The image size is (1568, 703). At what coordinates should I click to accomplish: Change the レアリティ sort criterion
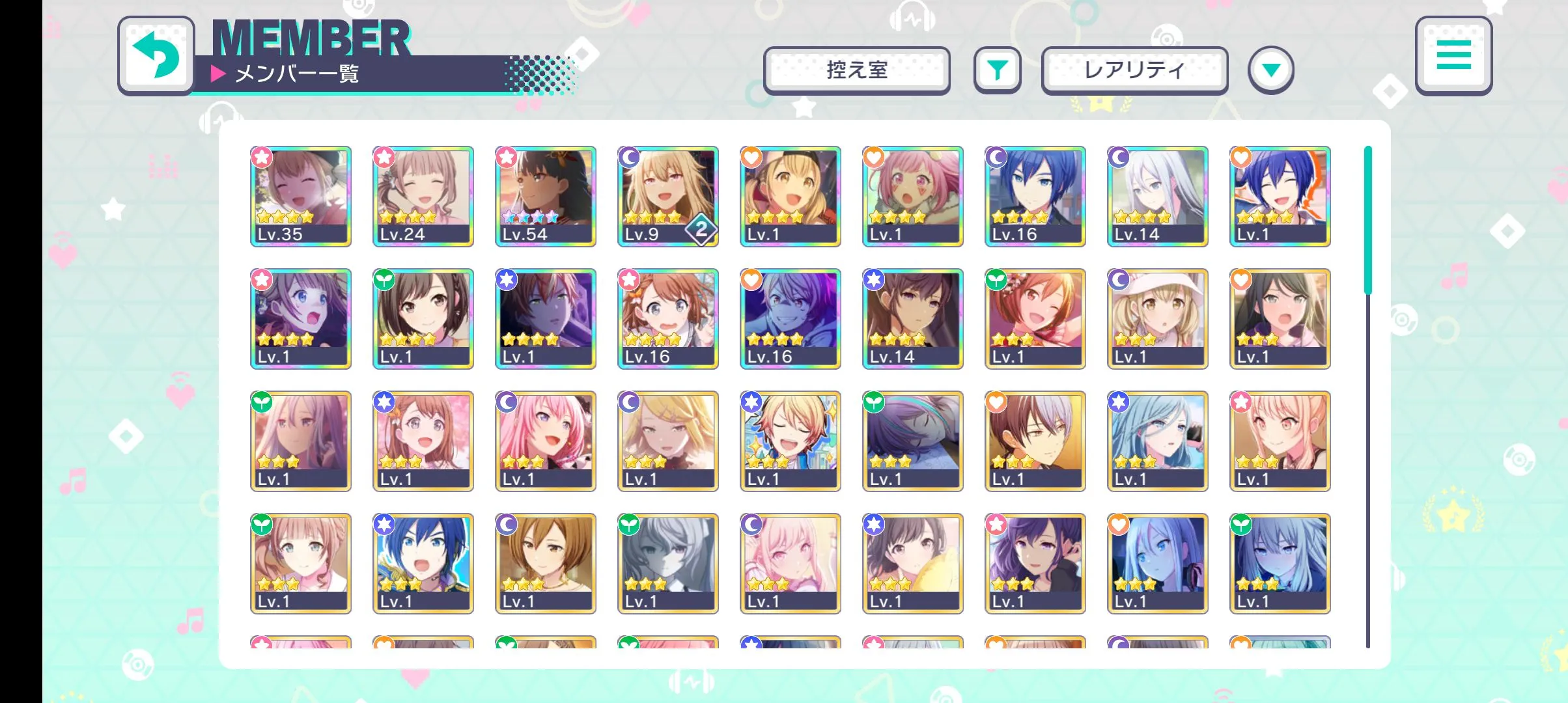point(1134,70)
